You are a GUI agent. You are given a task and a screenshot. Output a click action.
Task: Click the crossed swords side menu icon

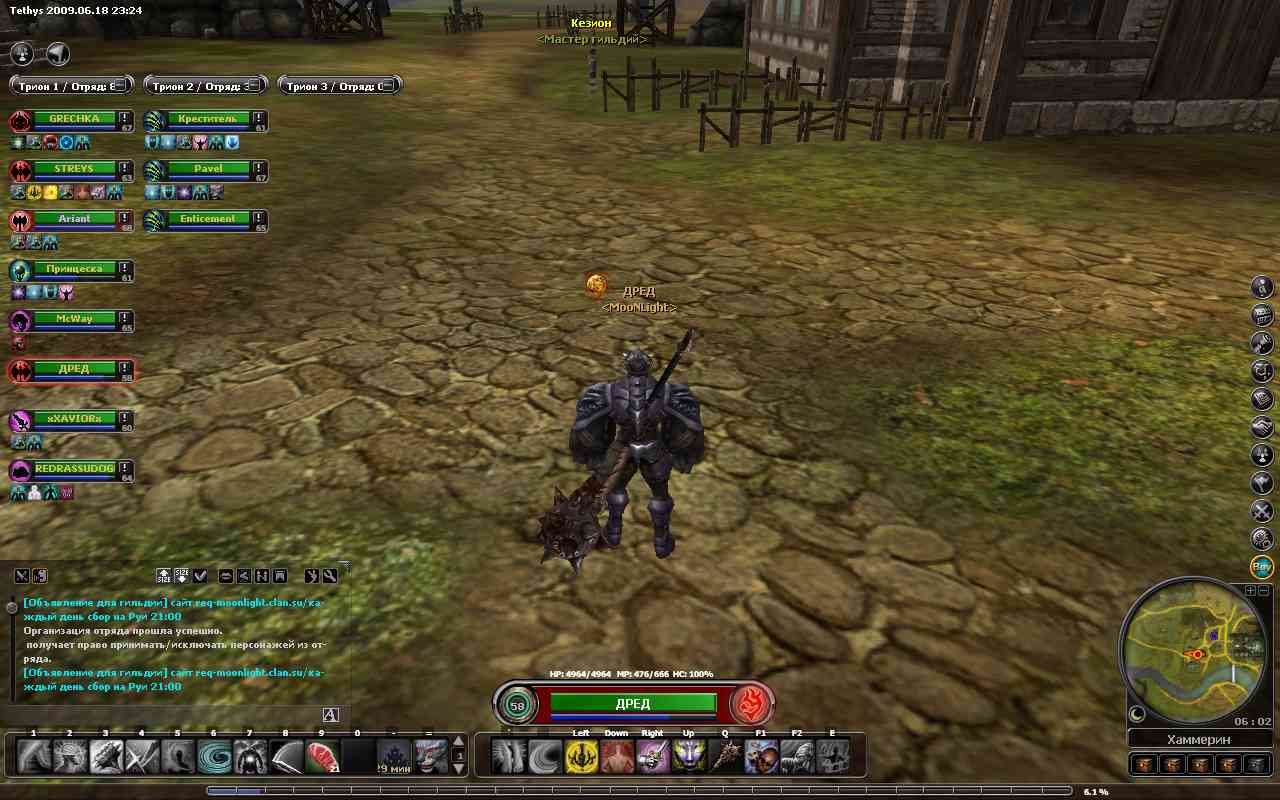point(1262,511)
